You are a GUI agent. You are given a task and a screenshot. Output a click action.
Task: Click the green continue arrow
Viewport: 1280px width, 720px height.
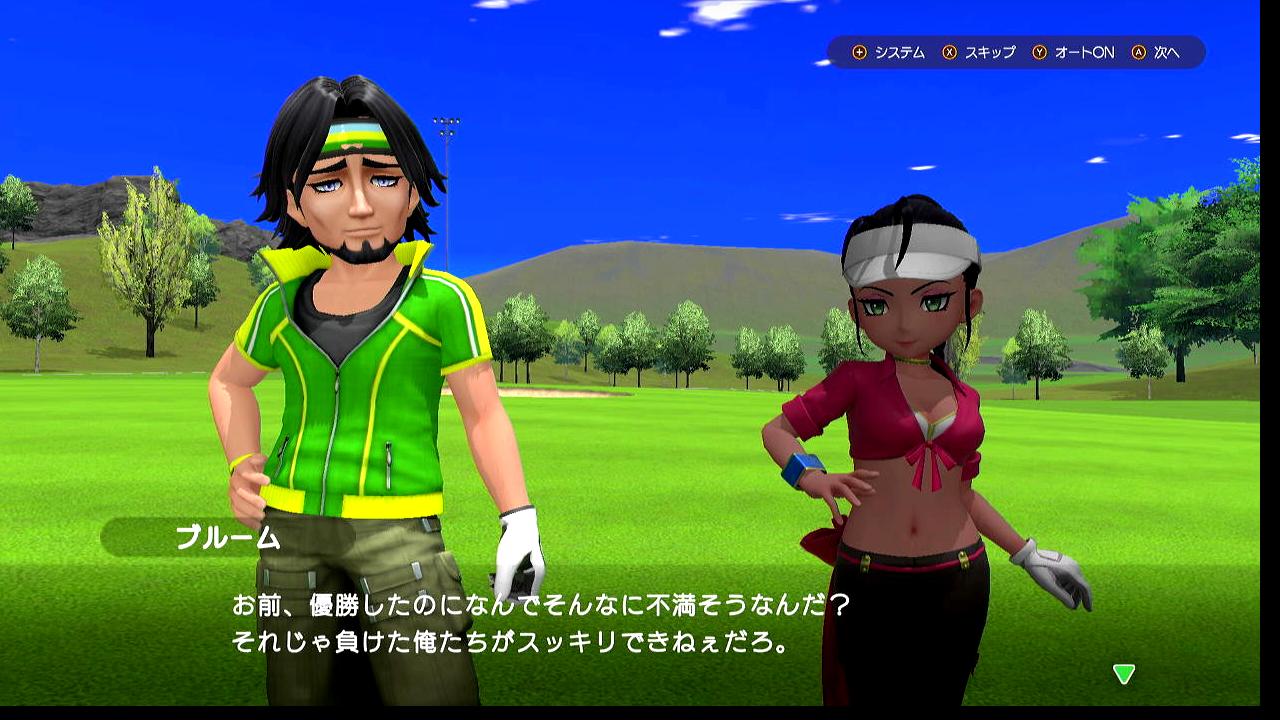coord(1124,674)
